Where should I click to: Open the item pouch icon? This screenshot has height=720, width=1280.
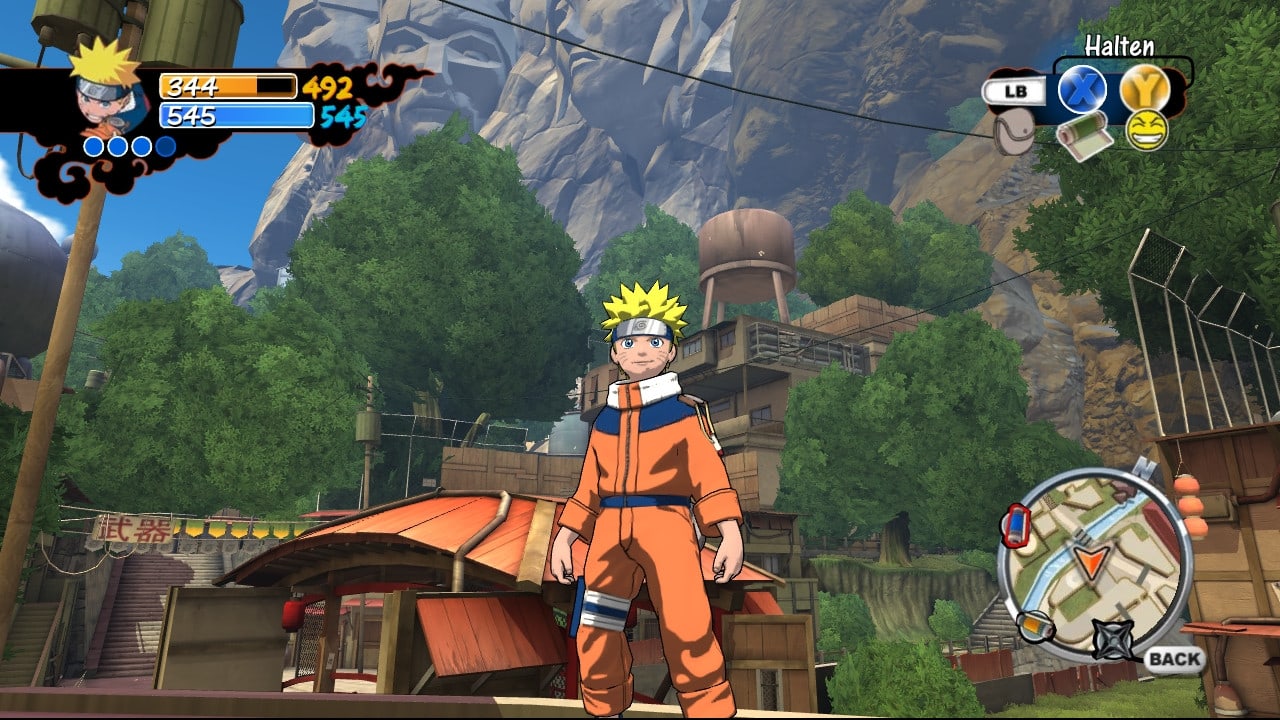(1014, 132)
